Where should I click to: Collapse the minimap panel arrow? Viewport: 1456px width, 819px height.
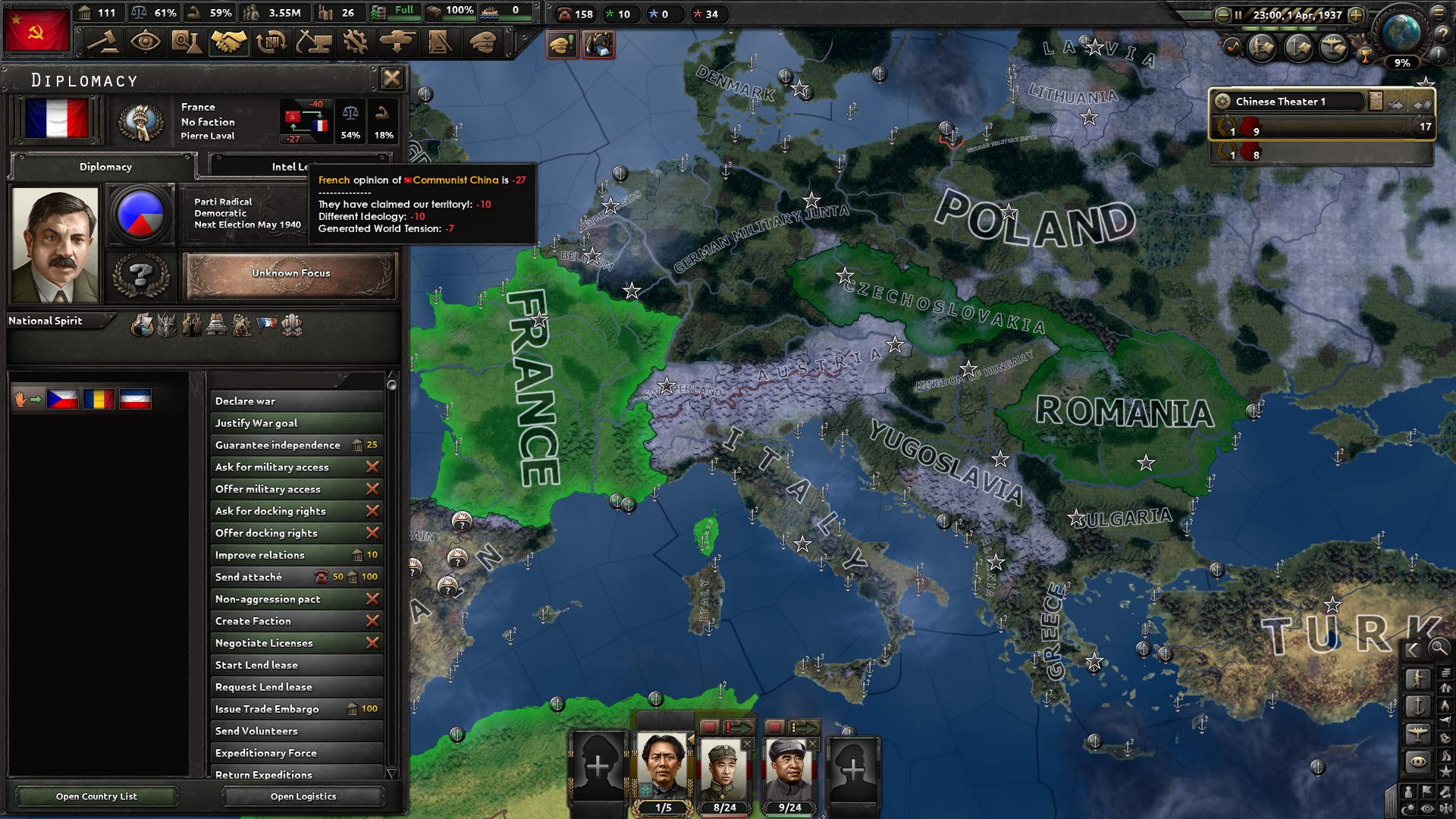tap(1411, 650)
